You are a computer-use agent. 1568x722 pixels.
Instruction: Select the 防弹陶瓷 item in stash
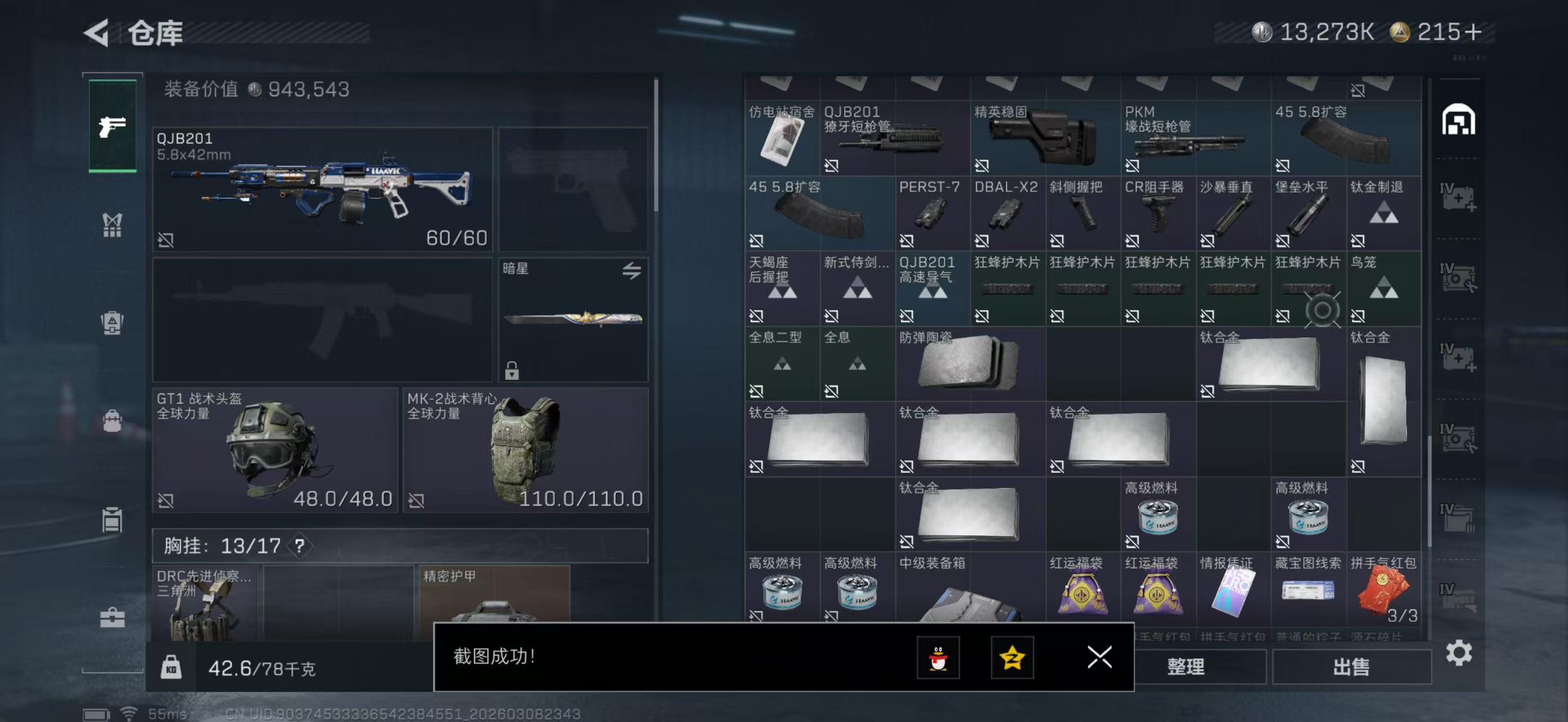point(970,363)
